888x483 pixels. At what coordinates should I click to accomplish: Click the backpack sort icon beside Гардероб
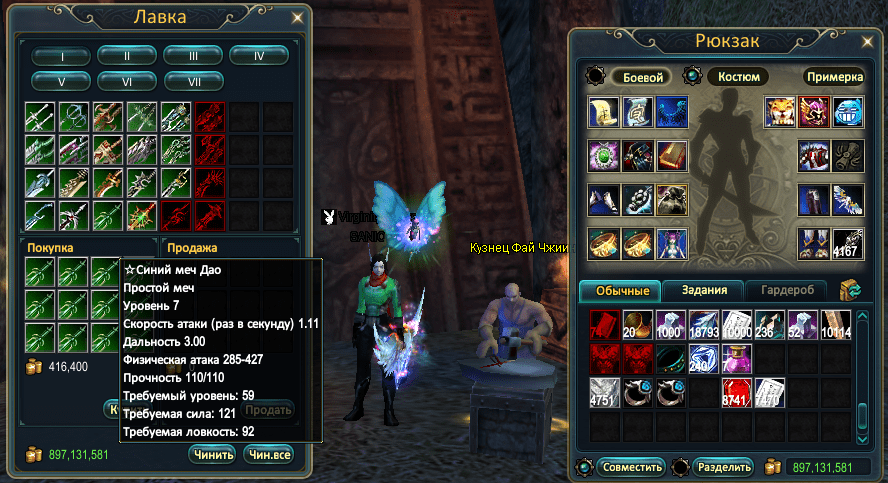[853, 291]
